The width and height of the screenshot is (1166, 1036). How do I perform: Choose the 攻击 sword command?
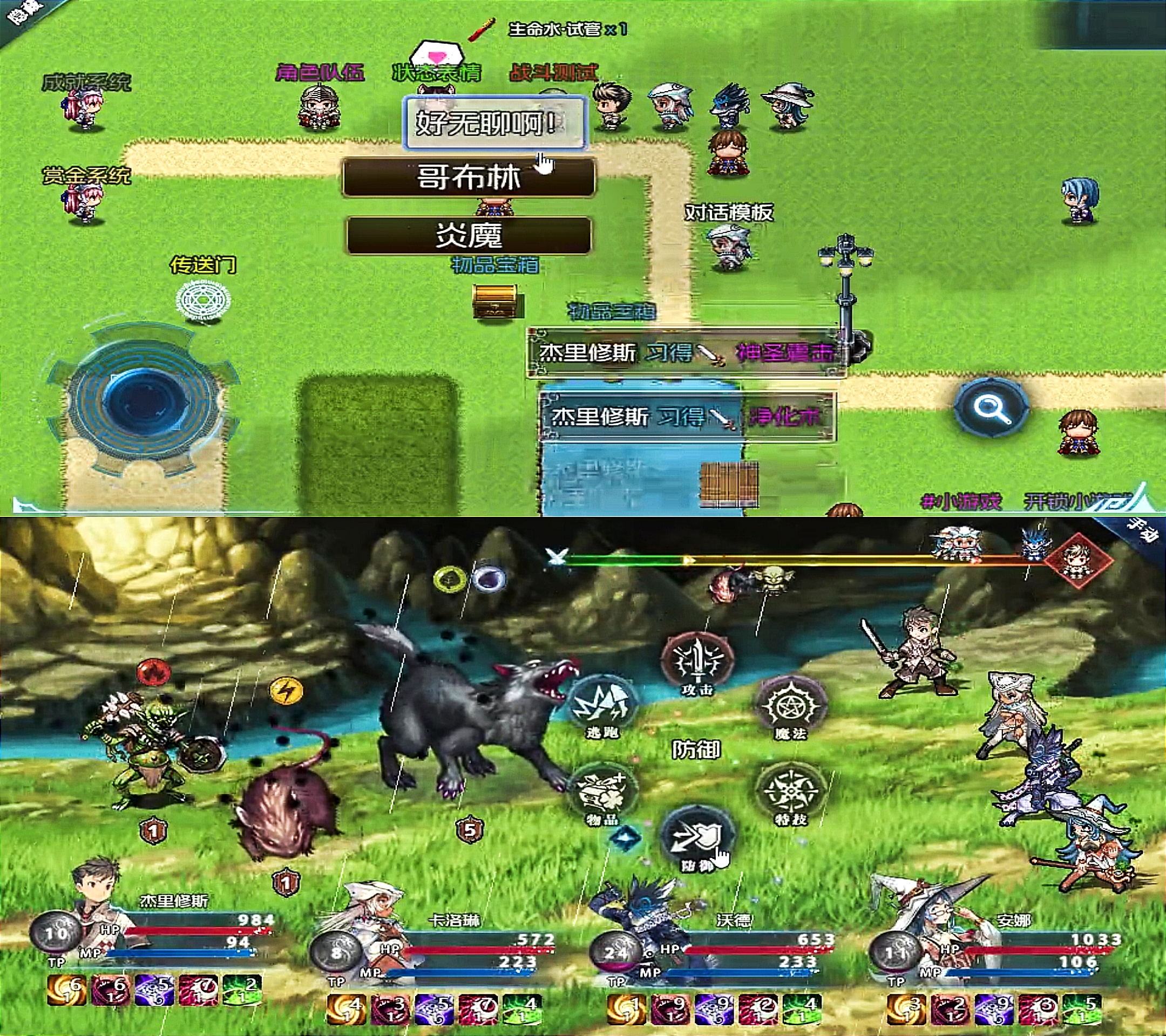pyautogui.click(x=697, y=664)
